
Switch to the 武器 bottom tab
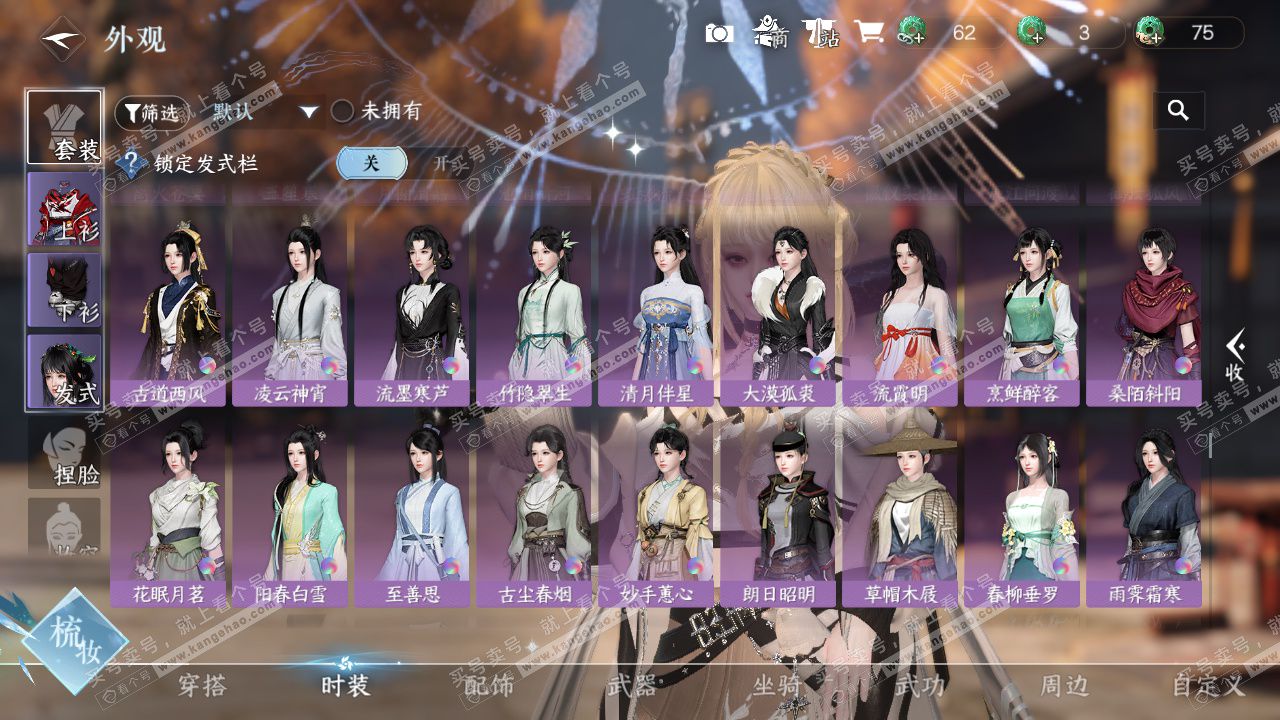pos(631,685)
